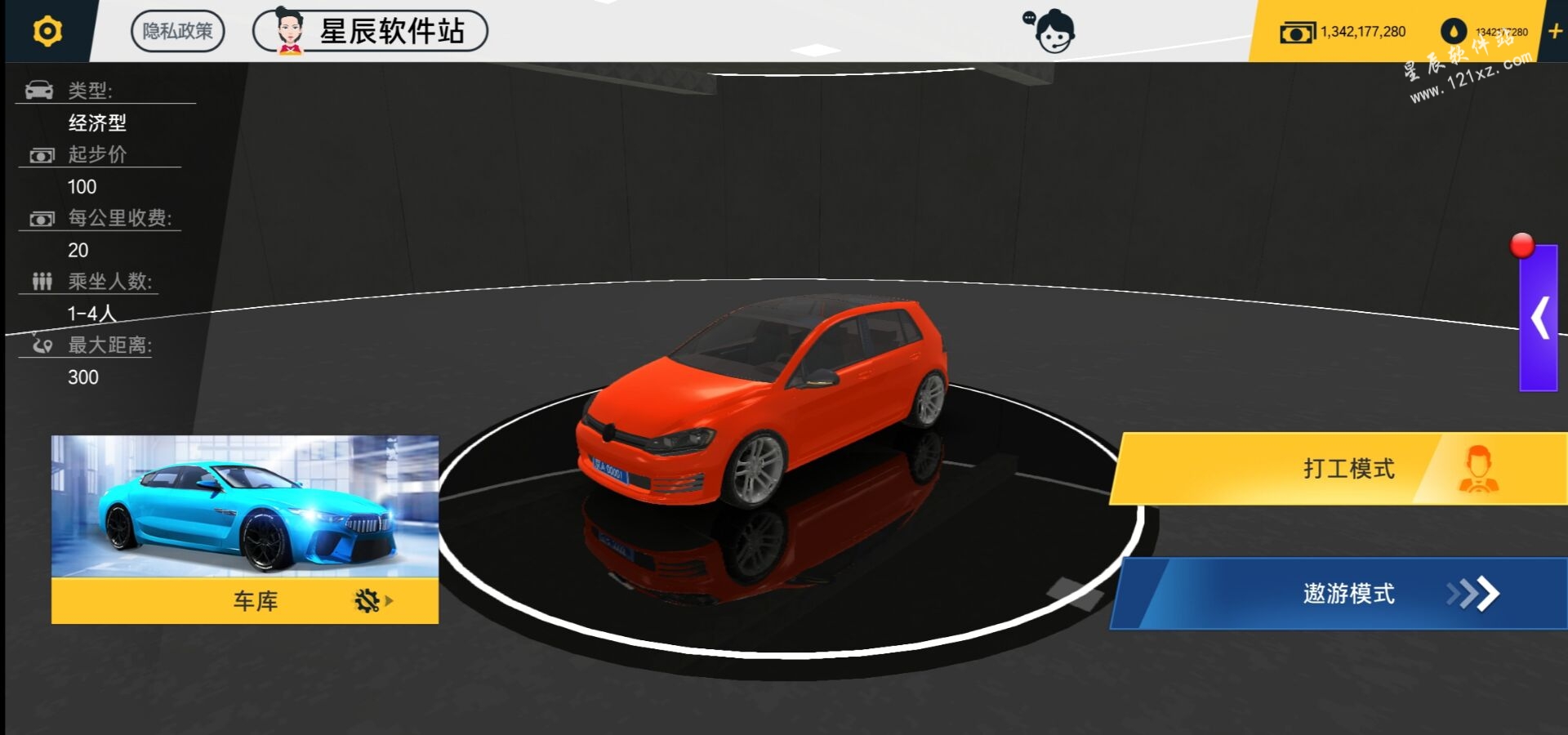
Task: Open the gear settings menu
Action: [47, 31]
